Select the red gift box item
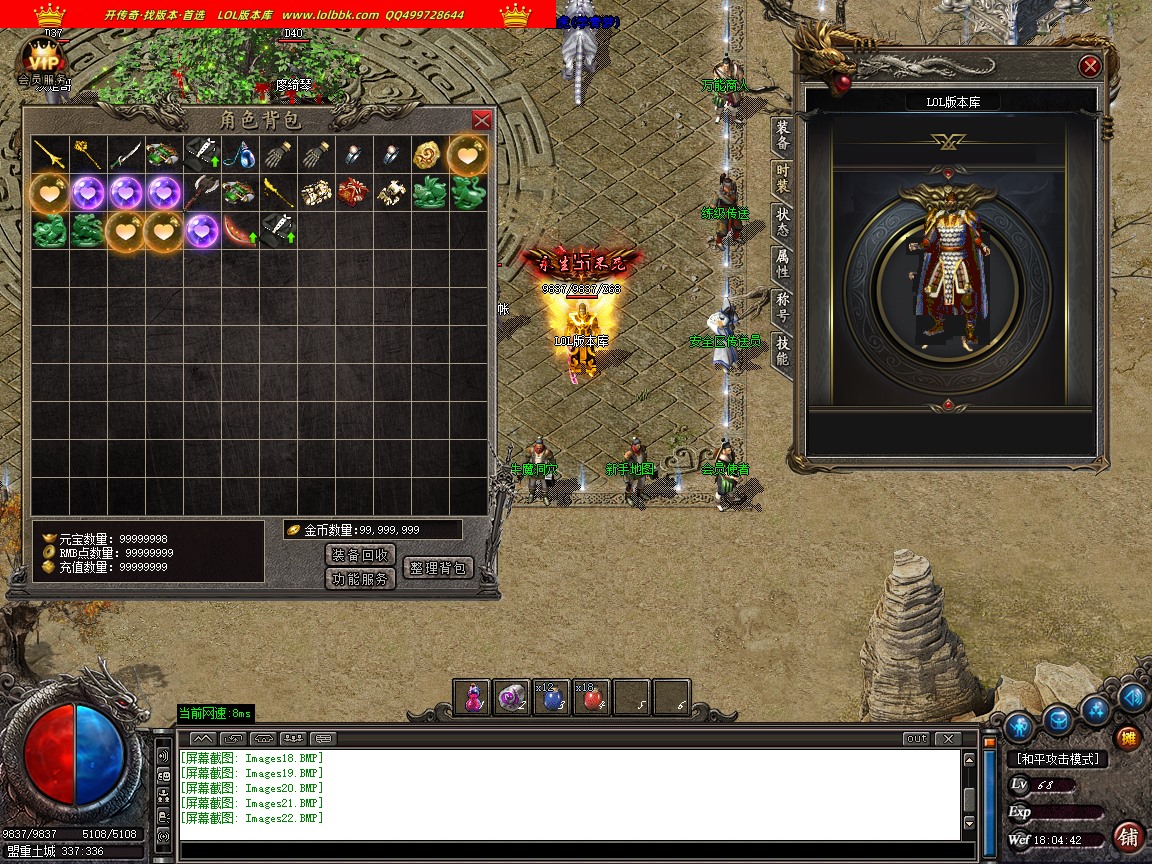This screenshot has height=864, width=1152. point(354,193)
